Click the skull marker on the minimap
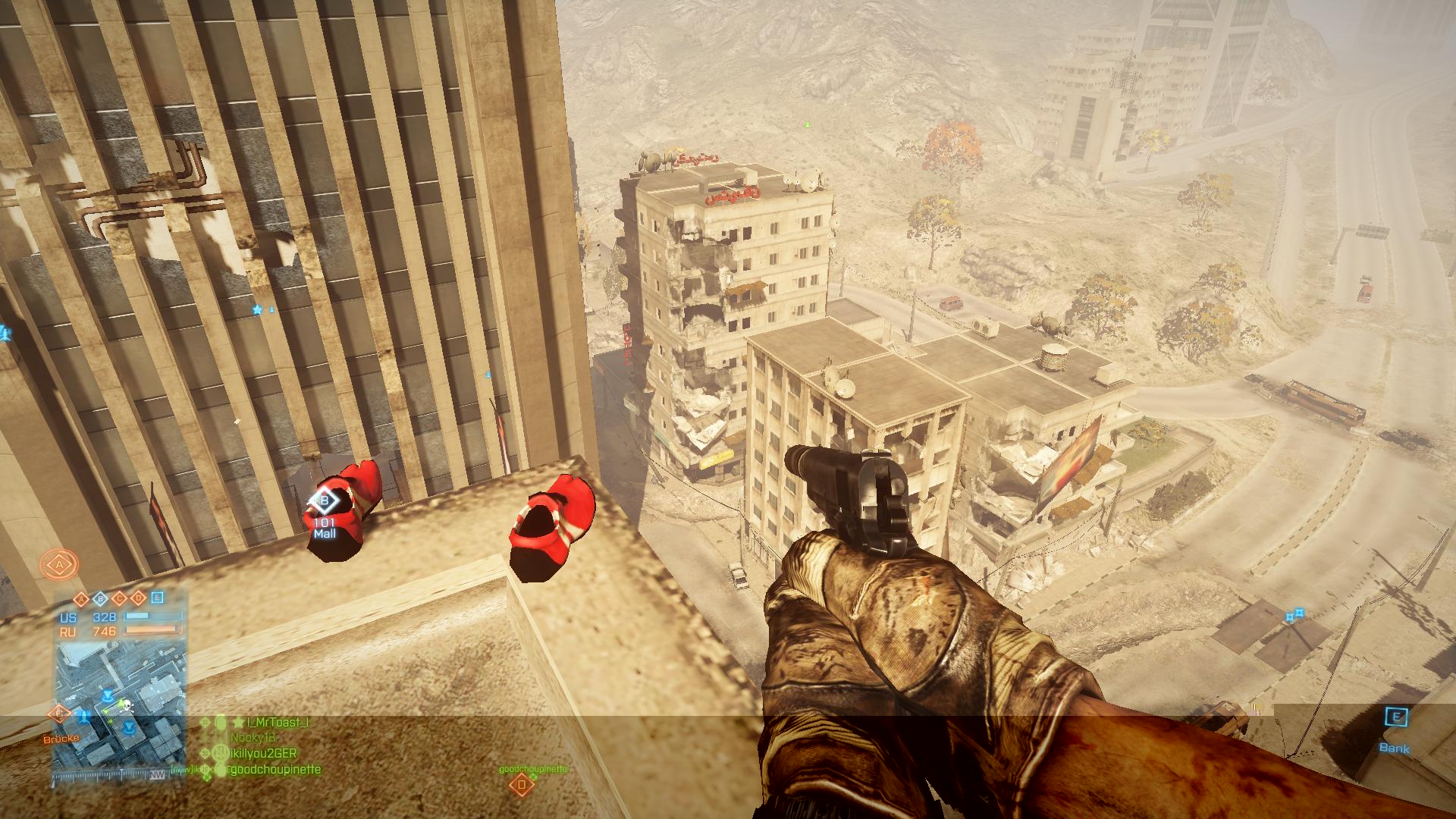This screenshot has height=819, width=1456. [127, 706]
